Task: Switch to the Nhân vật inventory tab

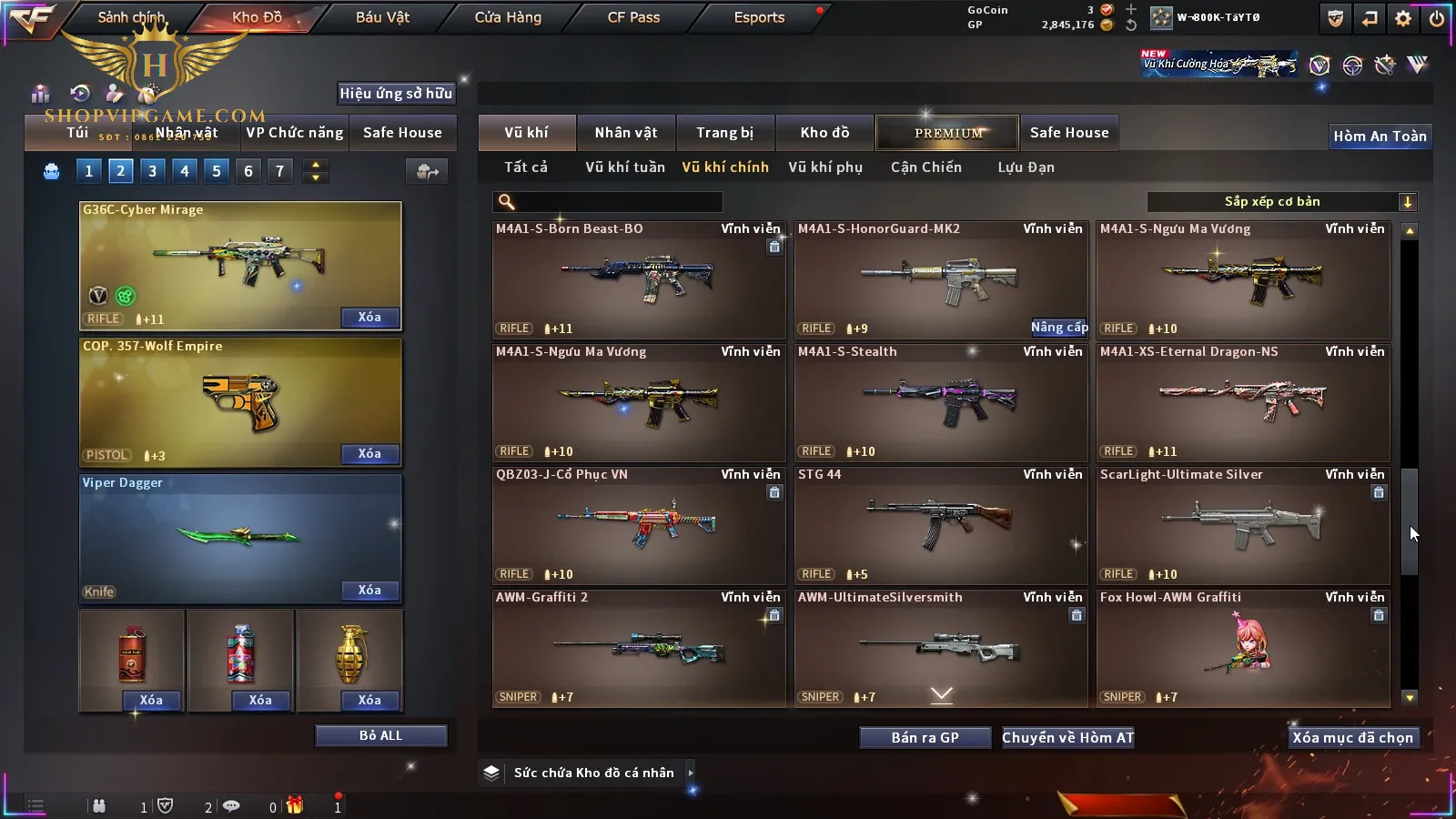Action: (x=625, y=133)
